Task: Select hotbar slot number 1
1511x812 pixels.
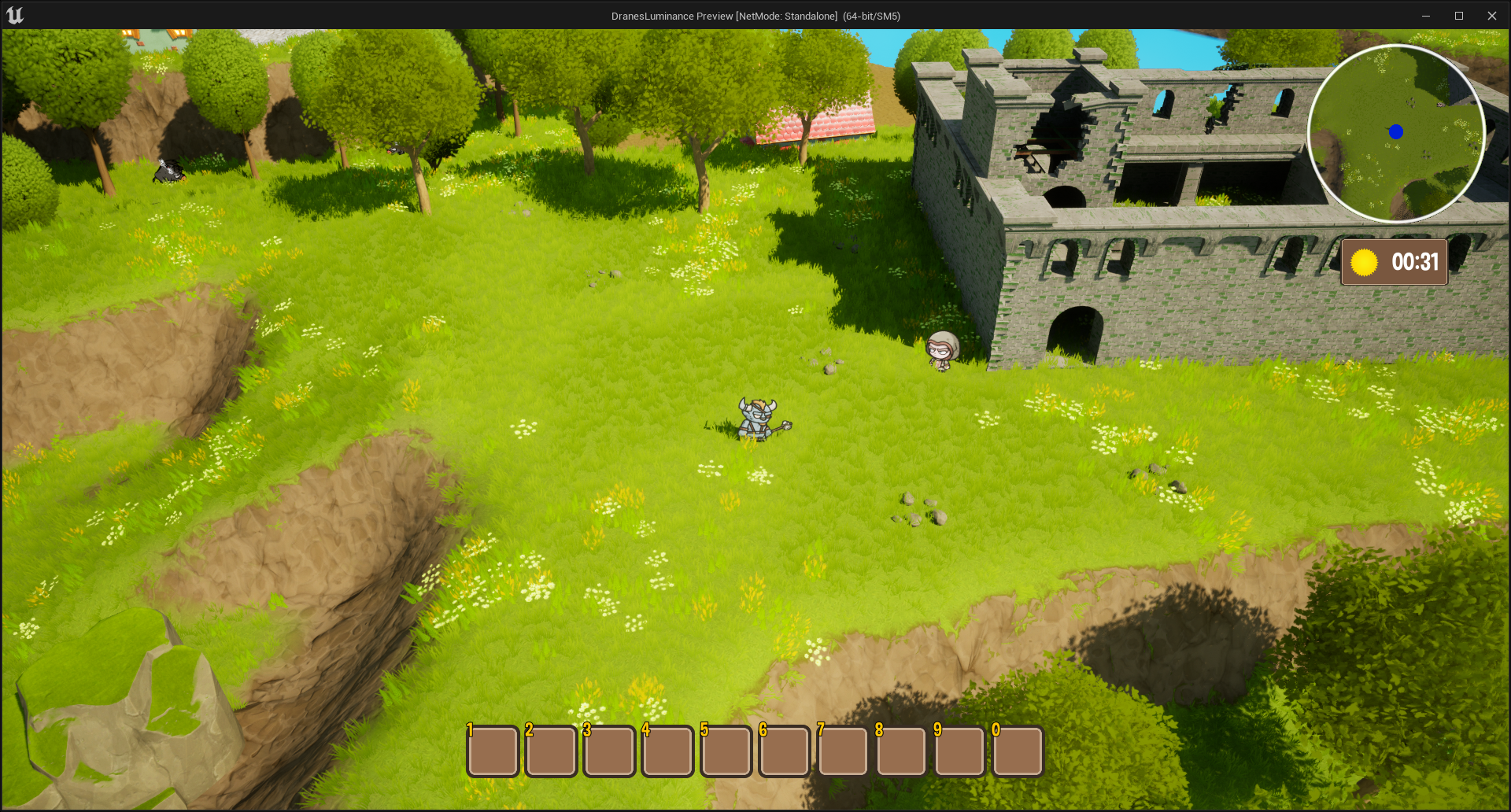Action: pos(493,751)
